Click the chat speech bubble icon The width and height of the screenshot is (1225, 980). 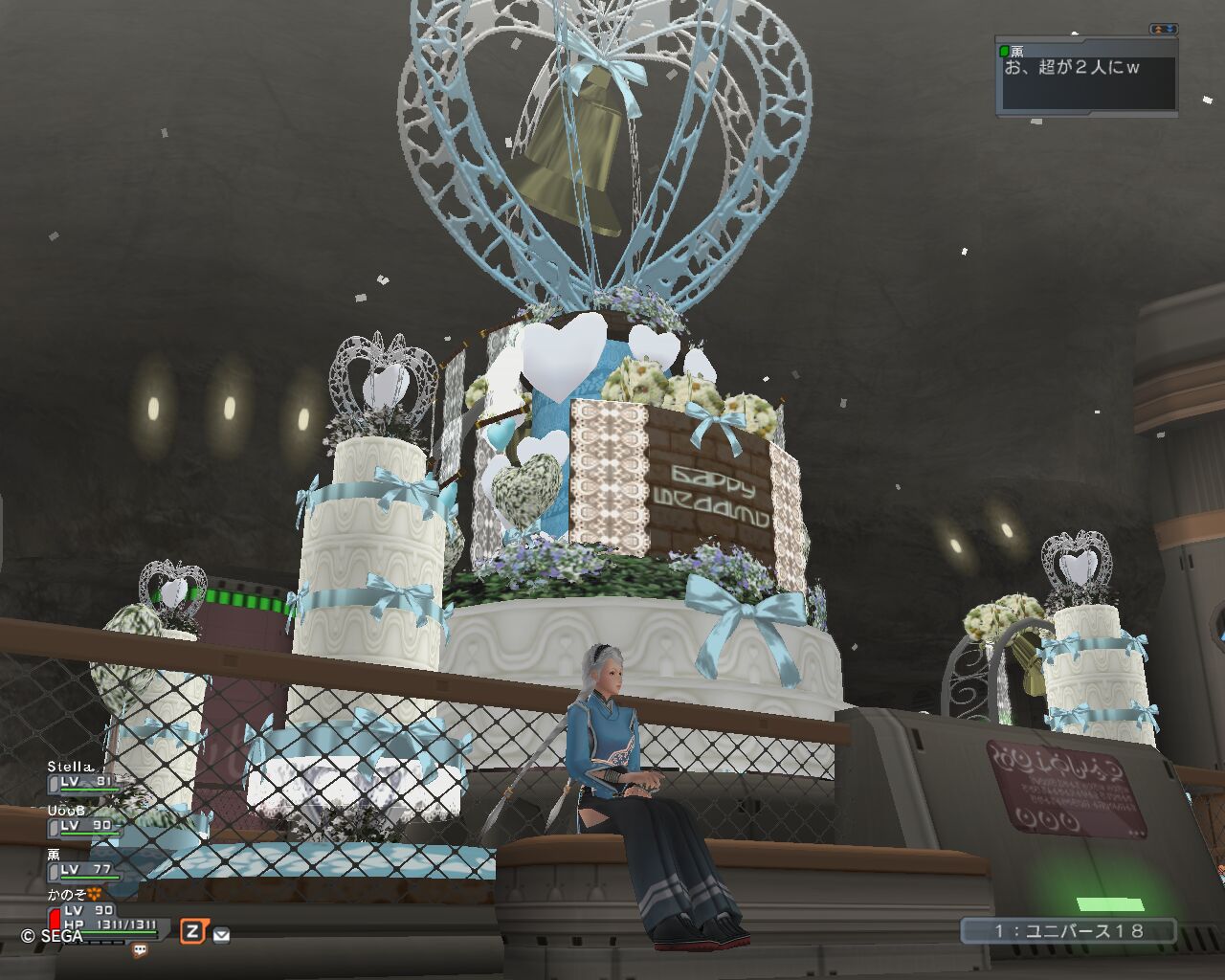140,951
